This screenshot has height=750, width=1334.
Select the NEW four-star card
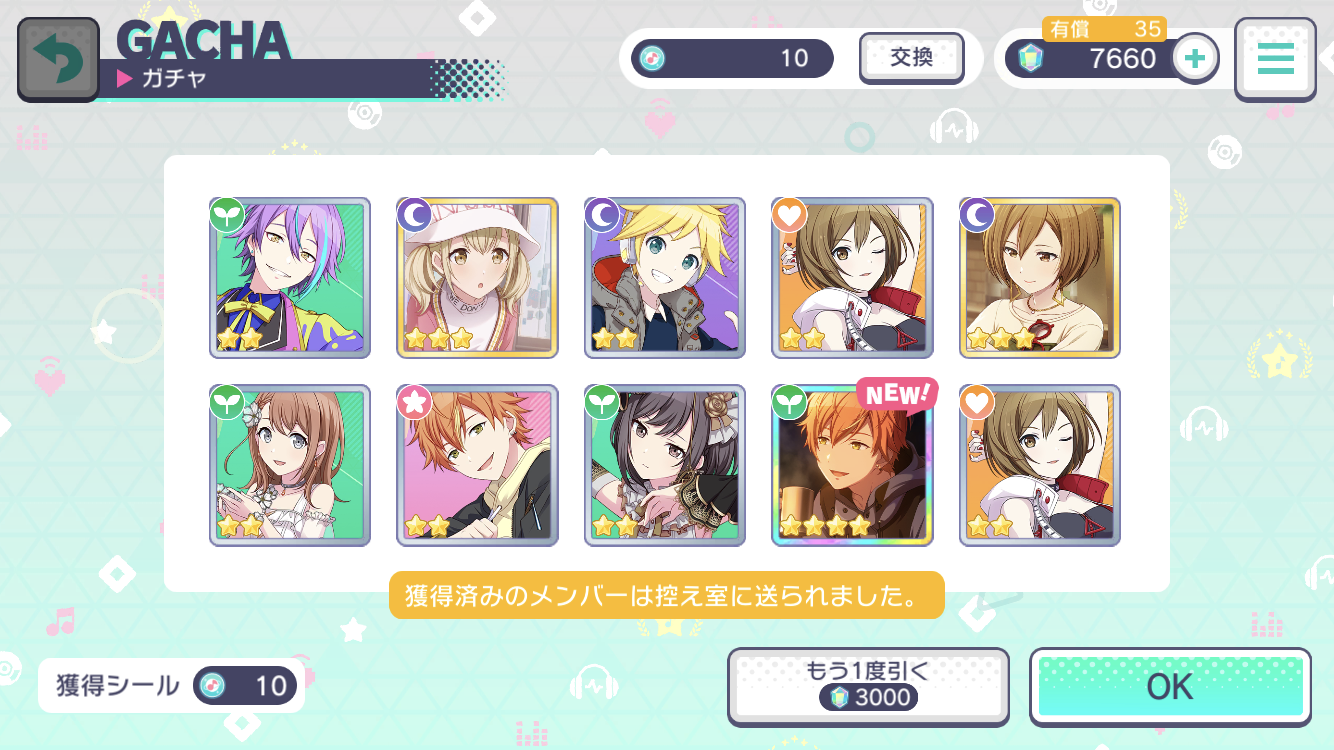click(x=852, y=465)
